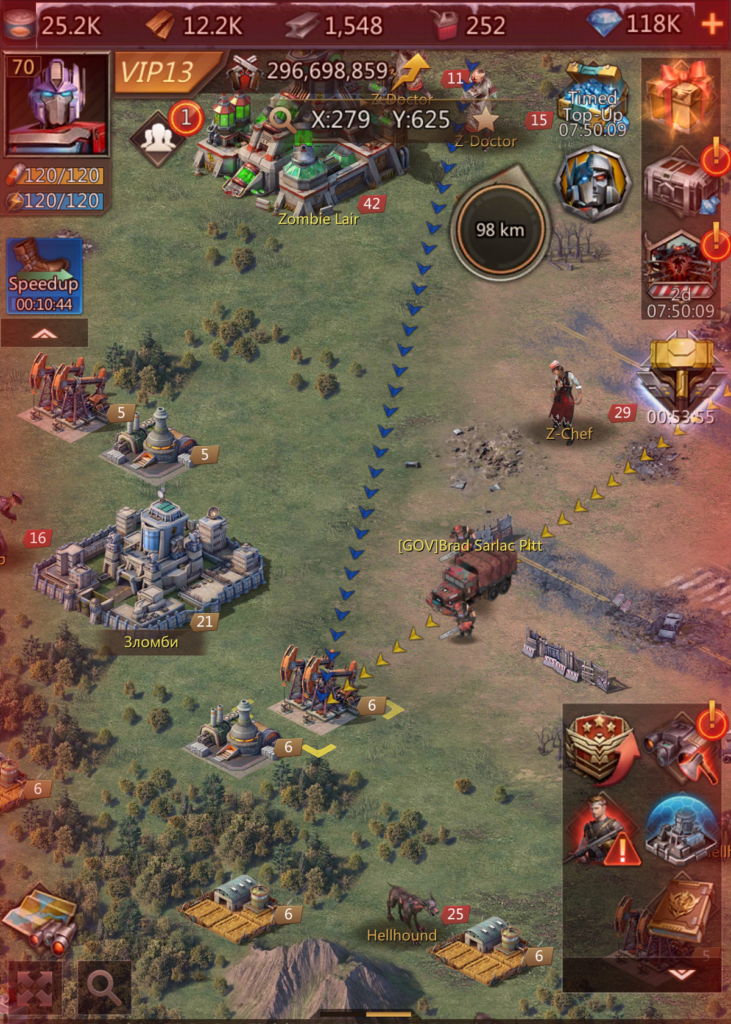Collapse the left panel with the up arrow
Screen dimensions: 731x1024
pyautogui.click(x=44, y=333)
